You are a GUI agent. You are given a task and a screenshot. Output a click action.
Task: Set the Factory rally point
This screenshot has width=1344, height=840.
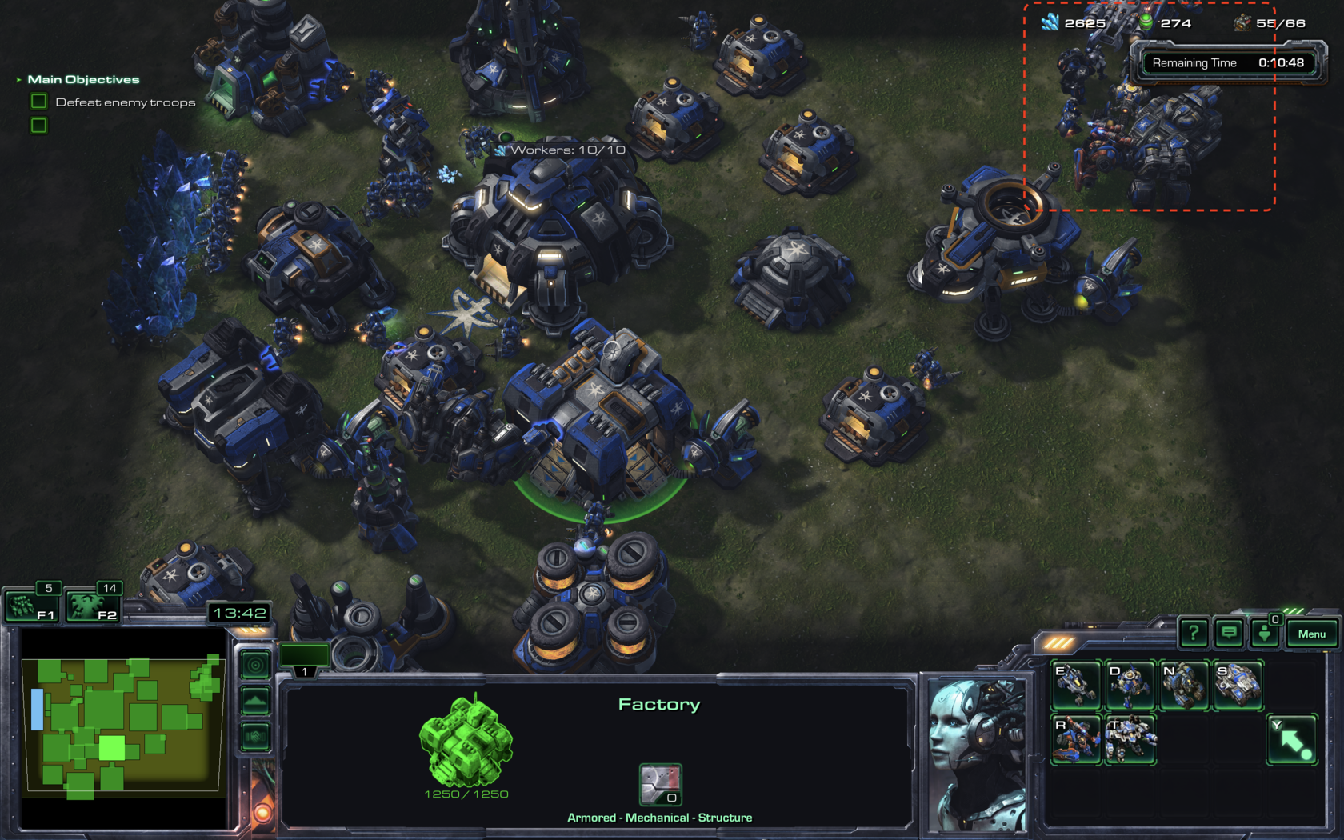[1292, 739]
